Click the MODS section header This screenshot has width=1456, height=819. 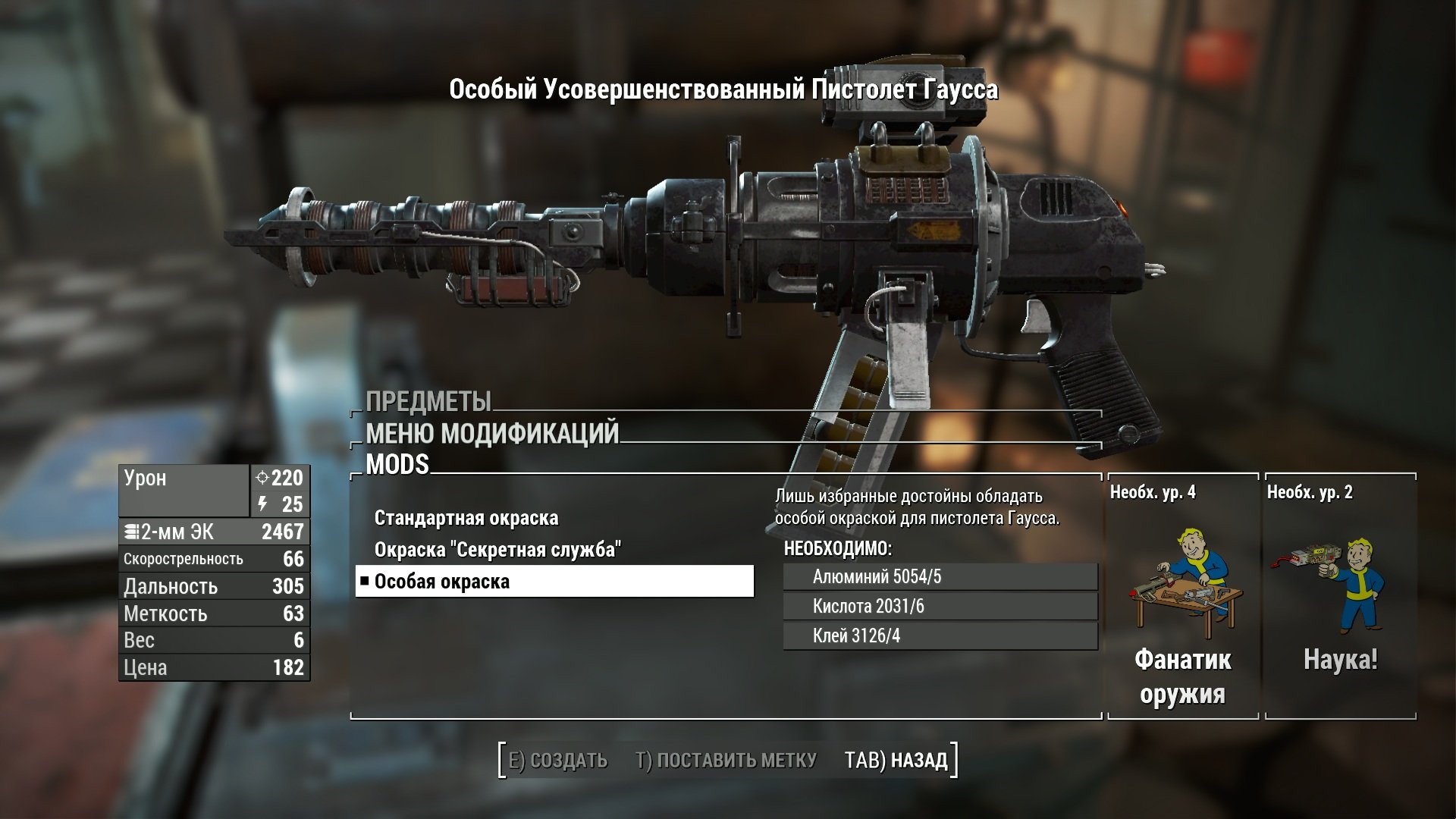(x=397, y=465)
